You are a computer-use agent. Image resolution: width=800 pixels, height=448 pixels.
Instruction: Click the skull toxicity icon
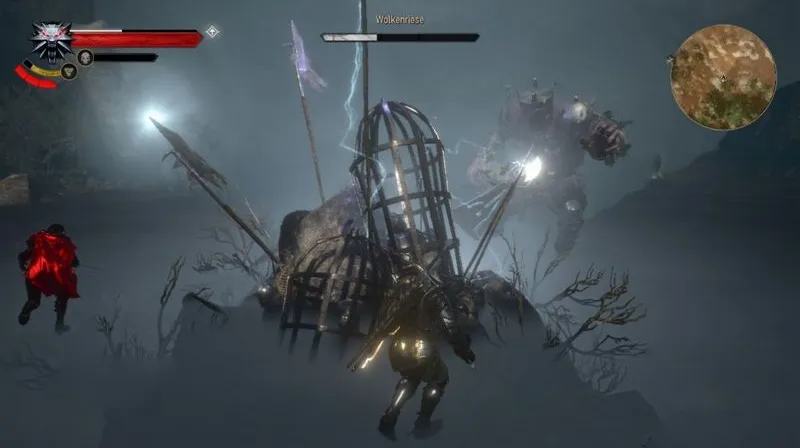[85, 57]
